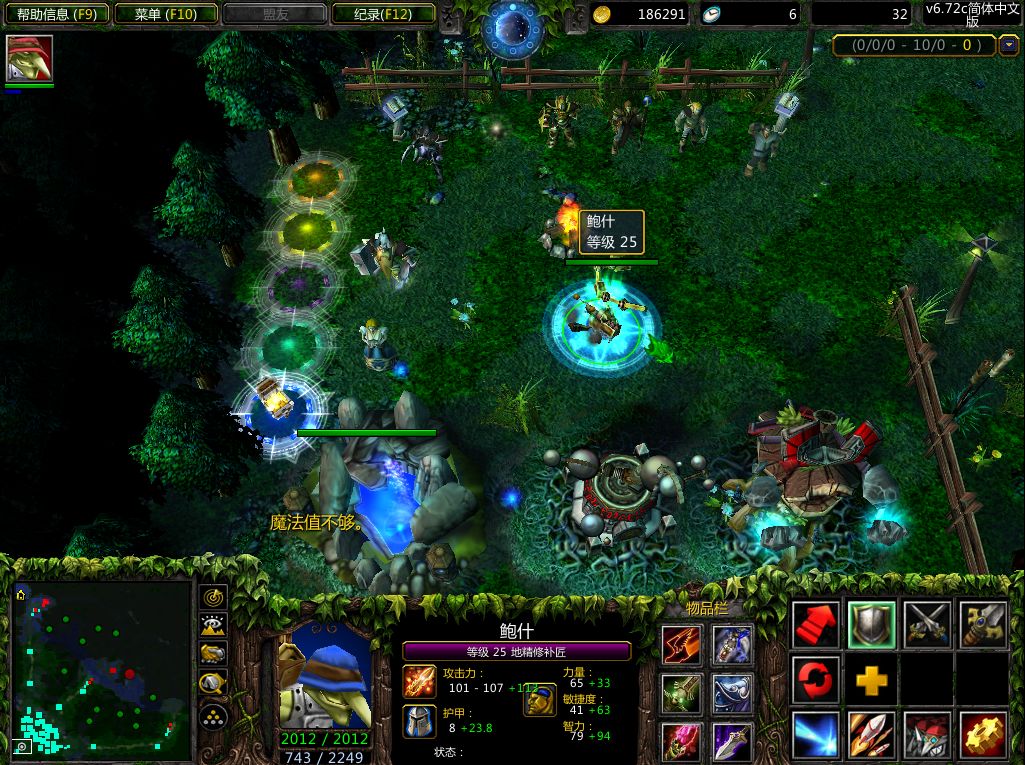Choose the red arrow Move command
The height and width of the screenshot is (765, 1025).
[815, 625]
